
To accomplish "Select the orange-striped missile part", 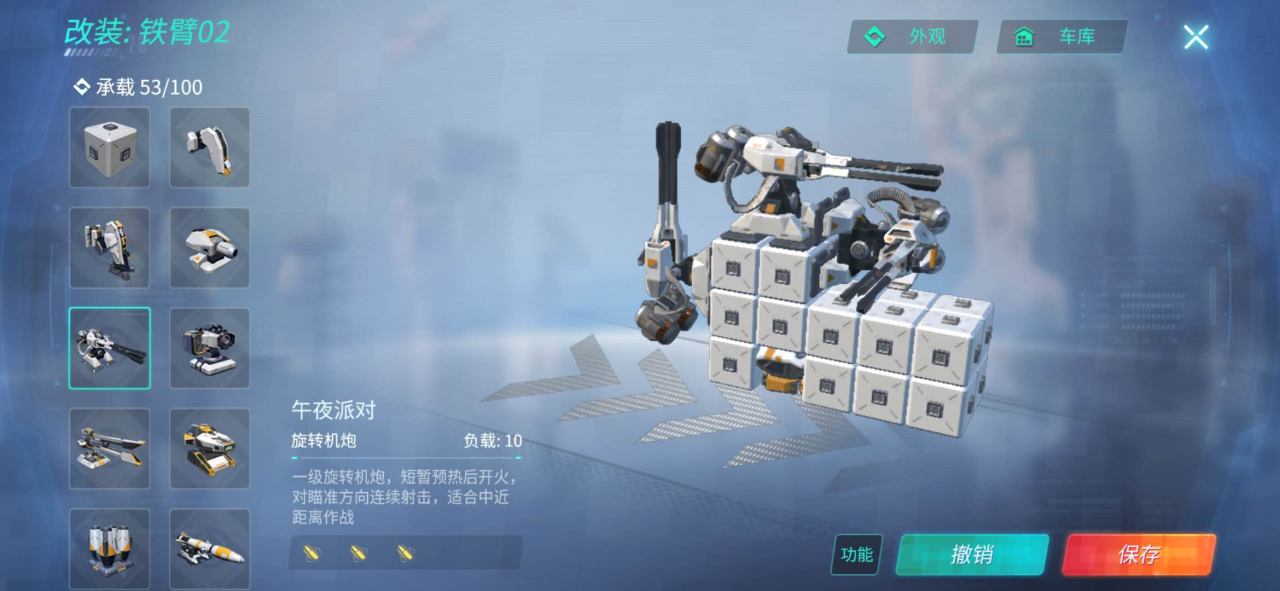I will pos(210,548).
